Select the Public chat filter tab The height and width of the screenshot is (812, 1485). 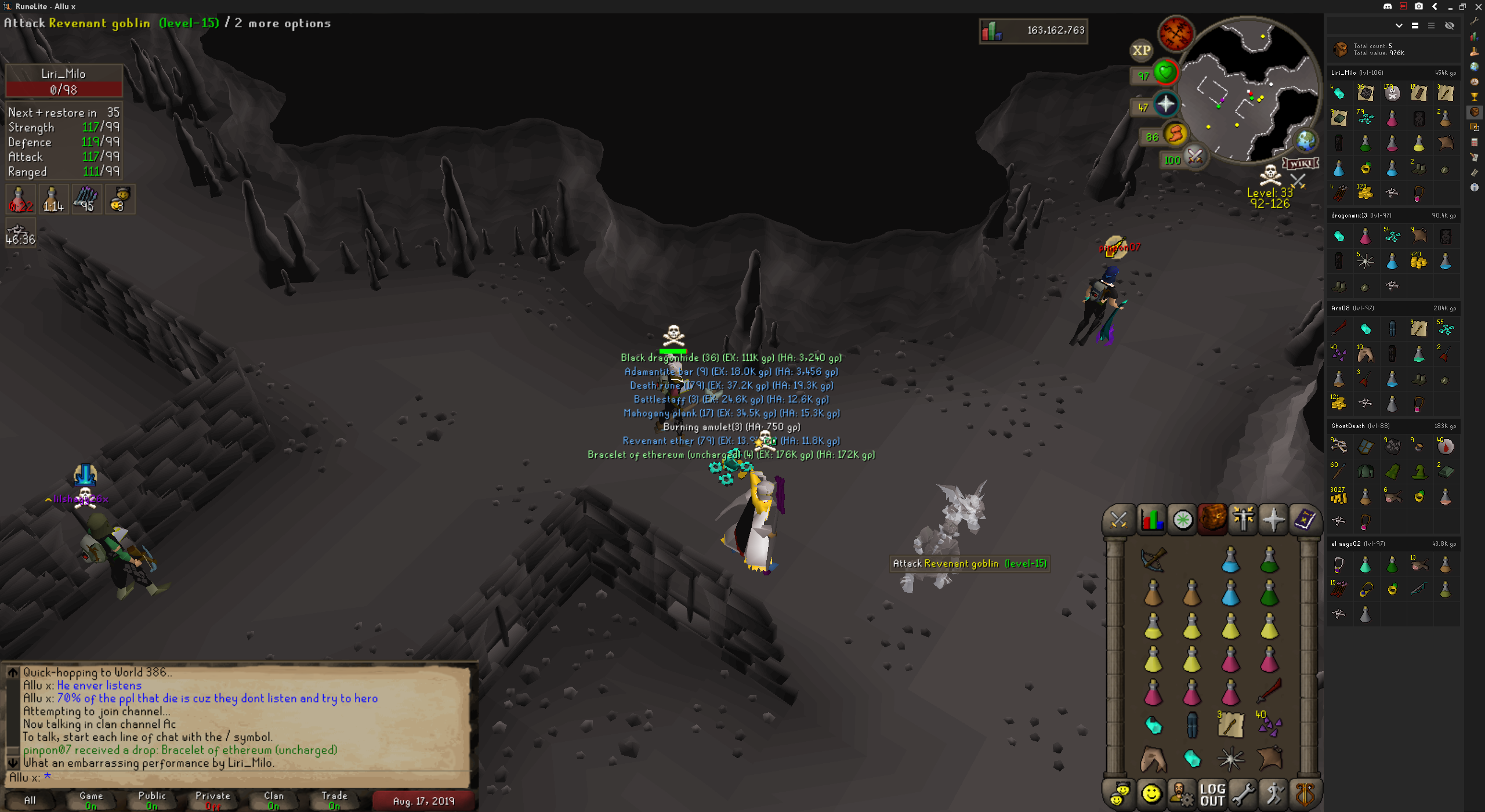click(152, 800)
